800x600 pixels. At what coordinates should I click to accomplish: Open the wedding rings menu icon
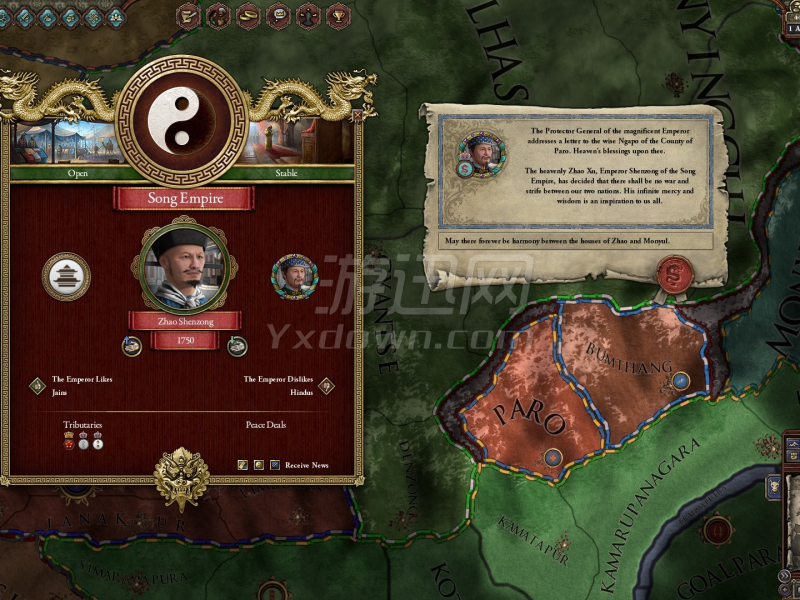click(x=249, y=15)
